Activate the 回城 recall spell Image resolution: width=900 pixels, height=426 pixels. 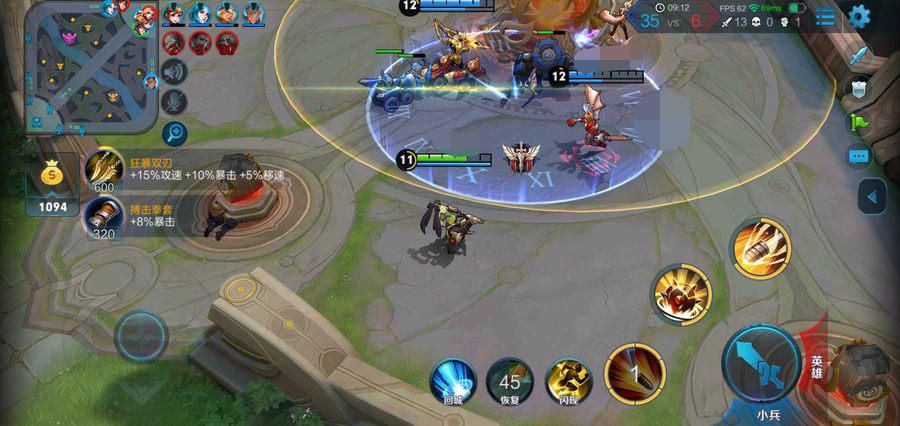pos(452,380)
